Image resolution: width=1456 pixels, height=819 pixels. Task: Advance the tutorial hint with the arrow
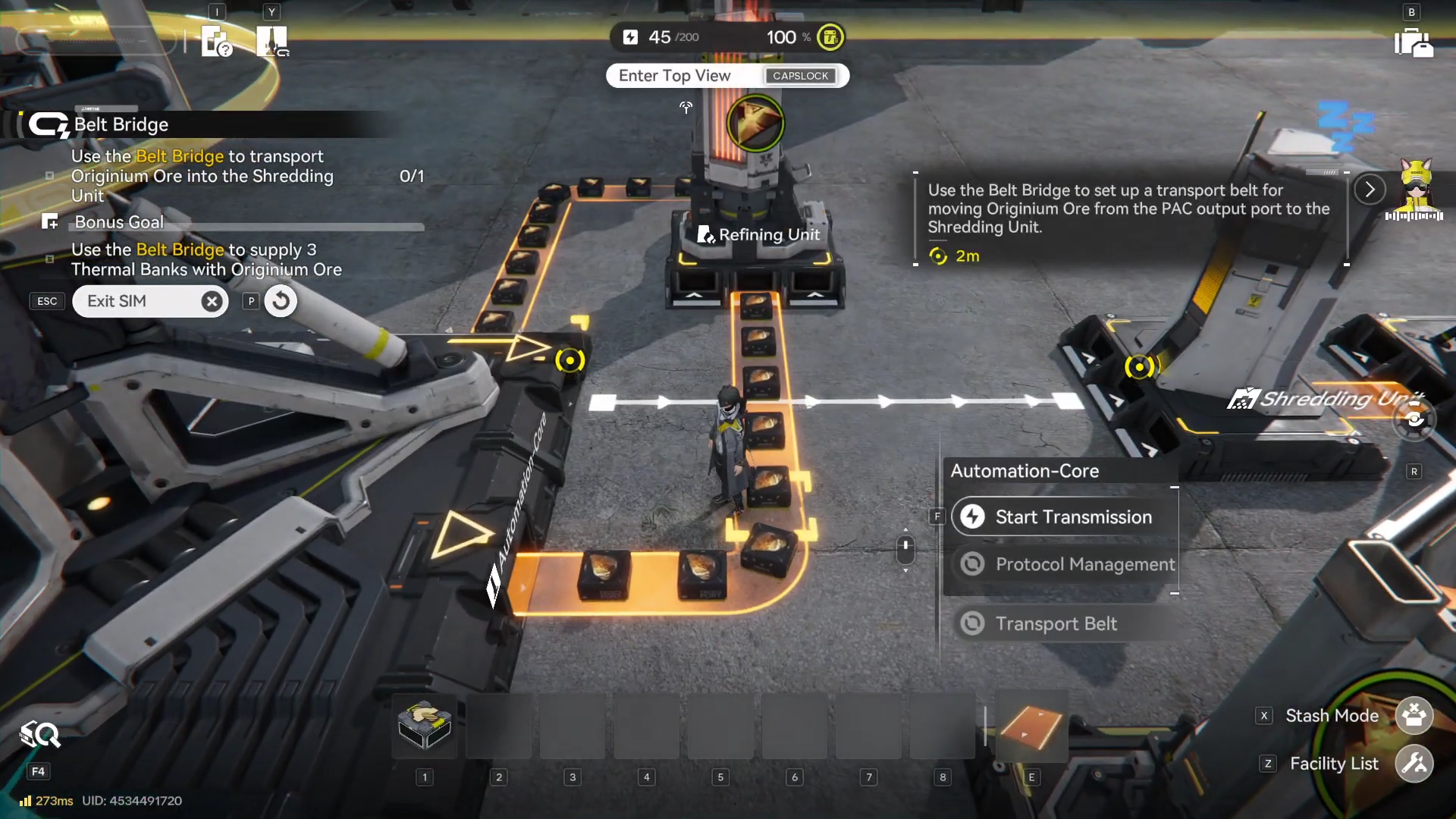tap(1370, 190)
